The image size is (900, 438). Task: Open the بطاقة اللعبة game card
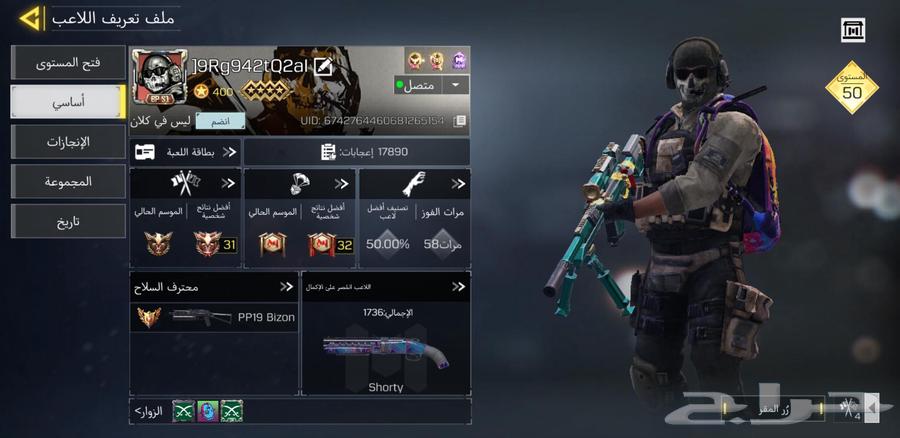tap(186, 152)
